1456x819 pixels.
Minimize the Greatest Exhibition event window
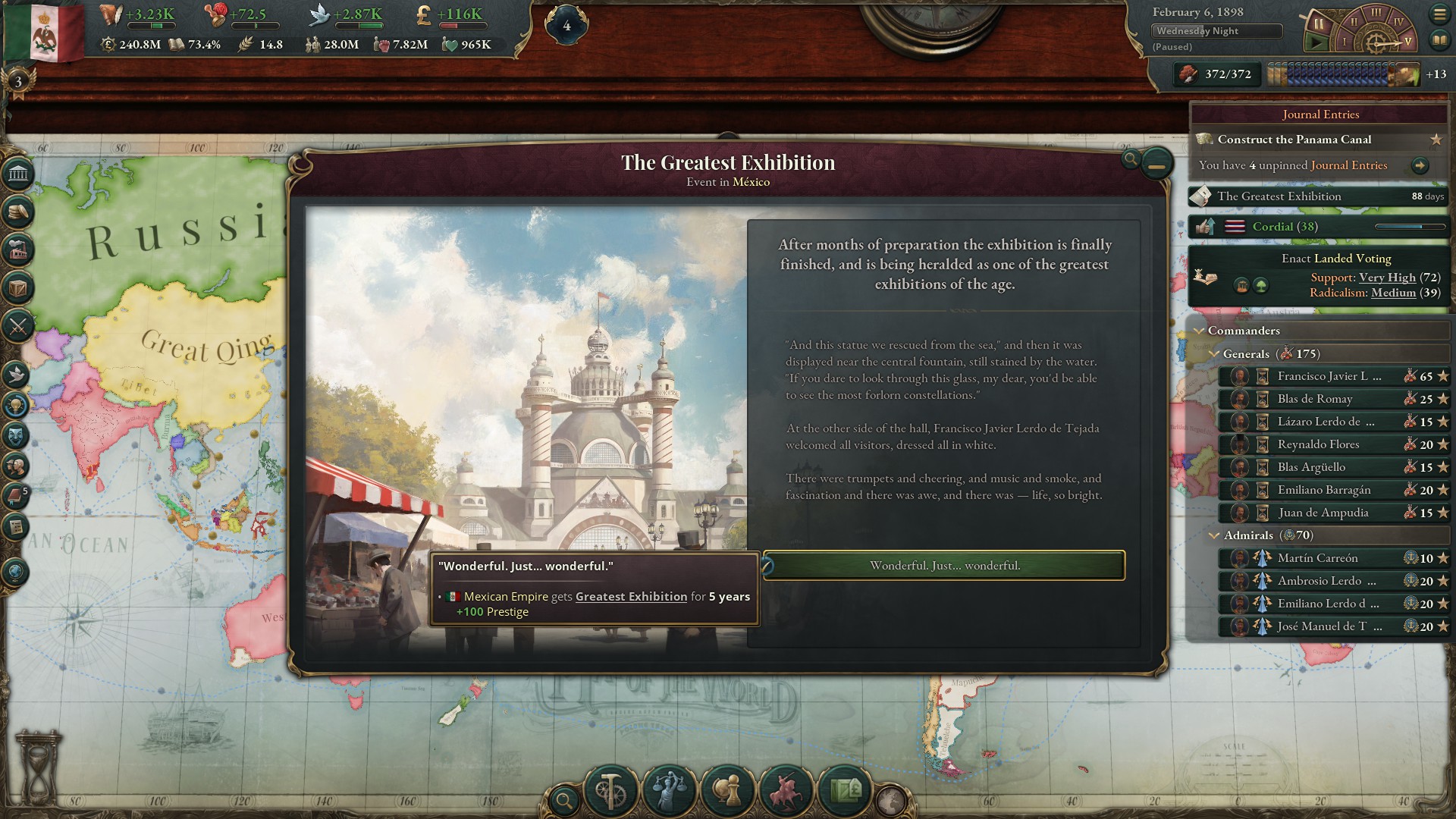(x=1156, y=163)
